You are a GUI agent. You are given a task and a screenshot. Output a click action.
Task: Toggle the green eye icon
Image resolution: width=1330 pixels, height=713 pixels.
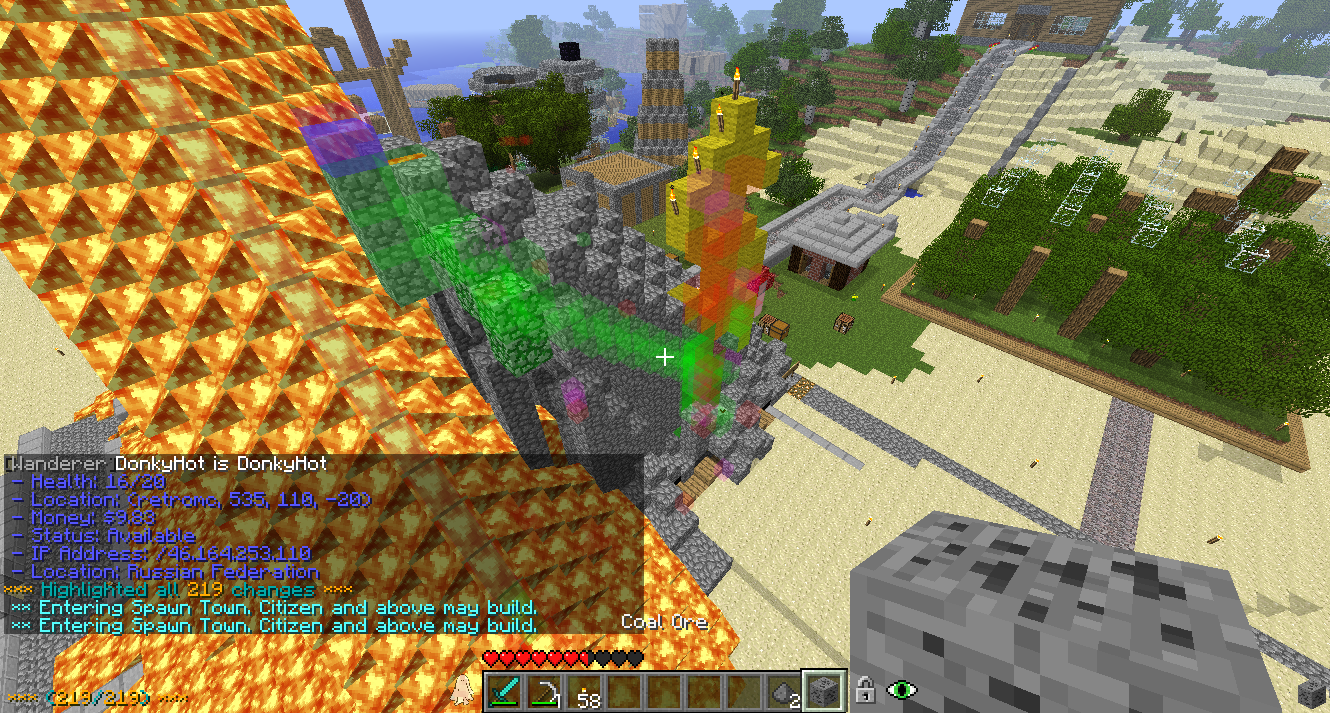(903, 690)
